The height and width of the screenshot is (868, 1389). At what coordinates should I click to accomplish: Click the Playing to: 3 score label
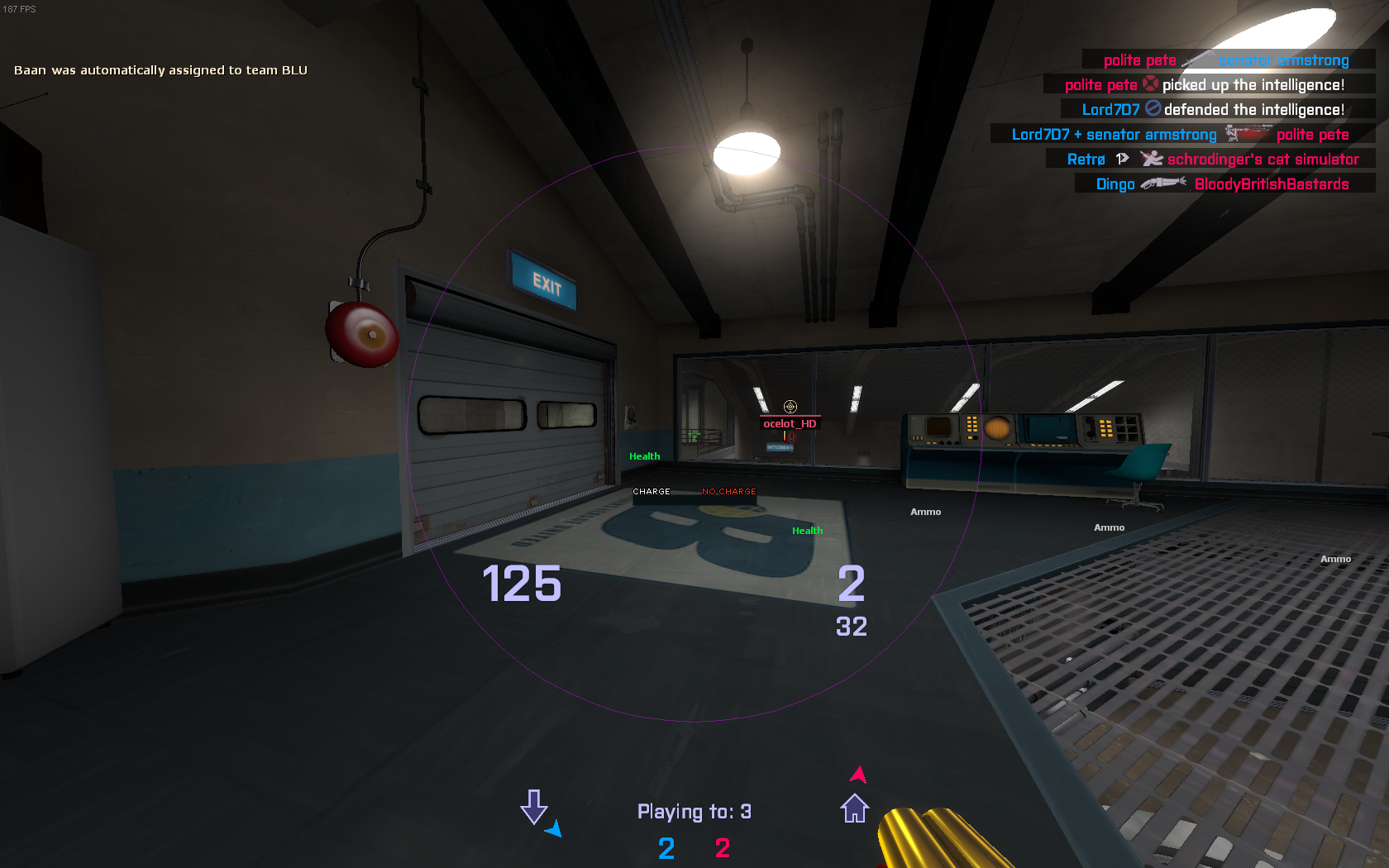[694, 811]
